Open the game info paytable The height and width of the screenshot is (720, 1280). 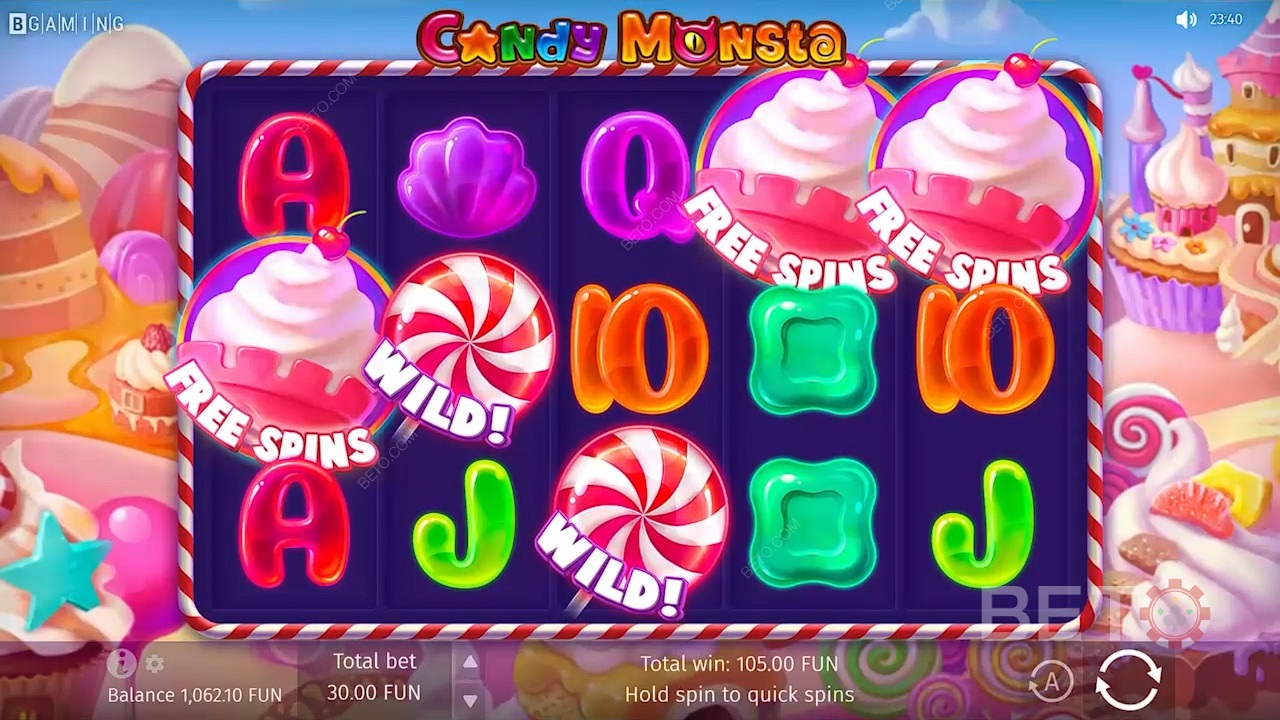pyautogui.click(x=121, y=663)
